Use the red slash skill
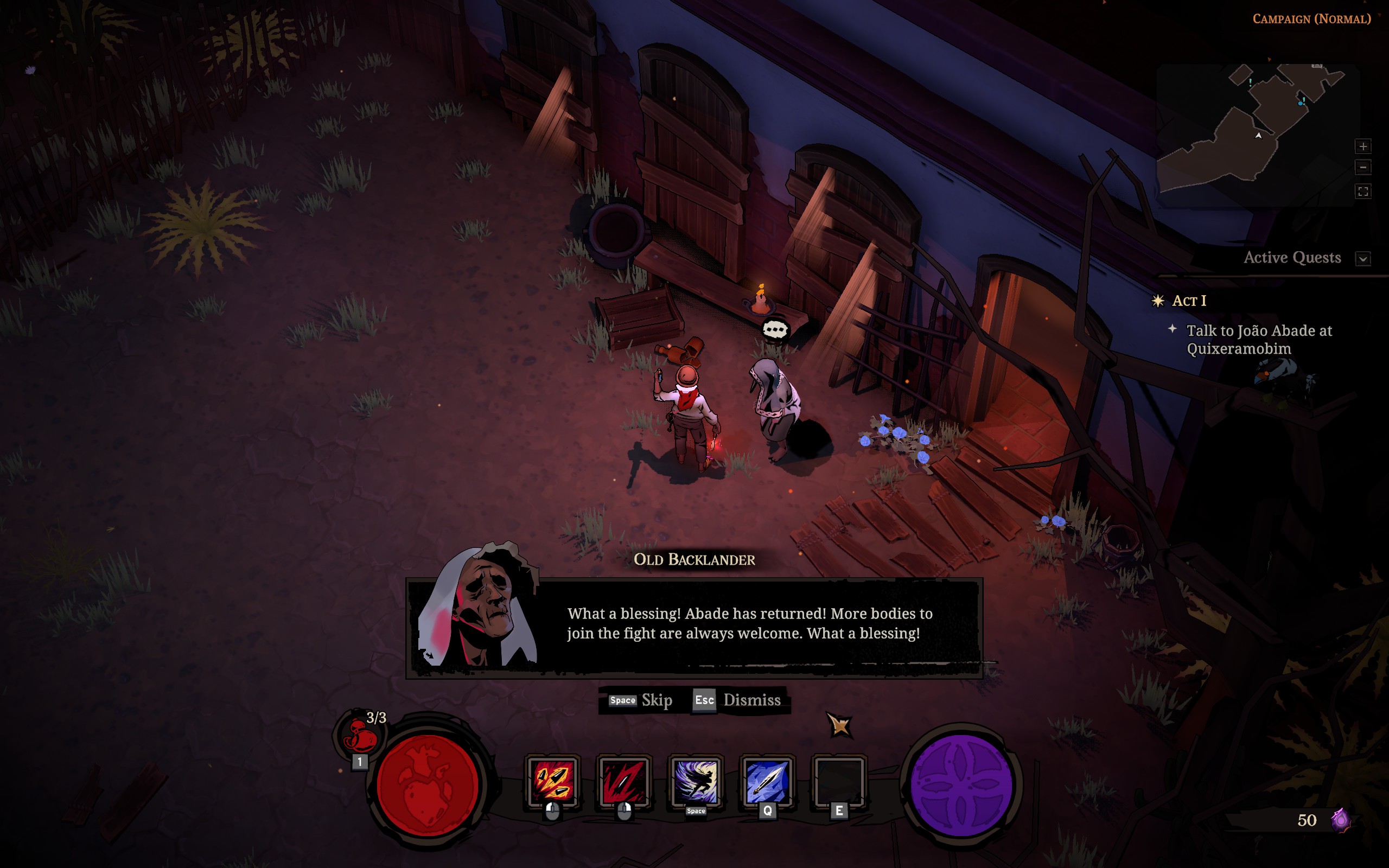1389x868 pixels. (x=624, y=781)
